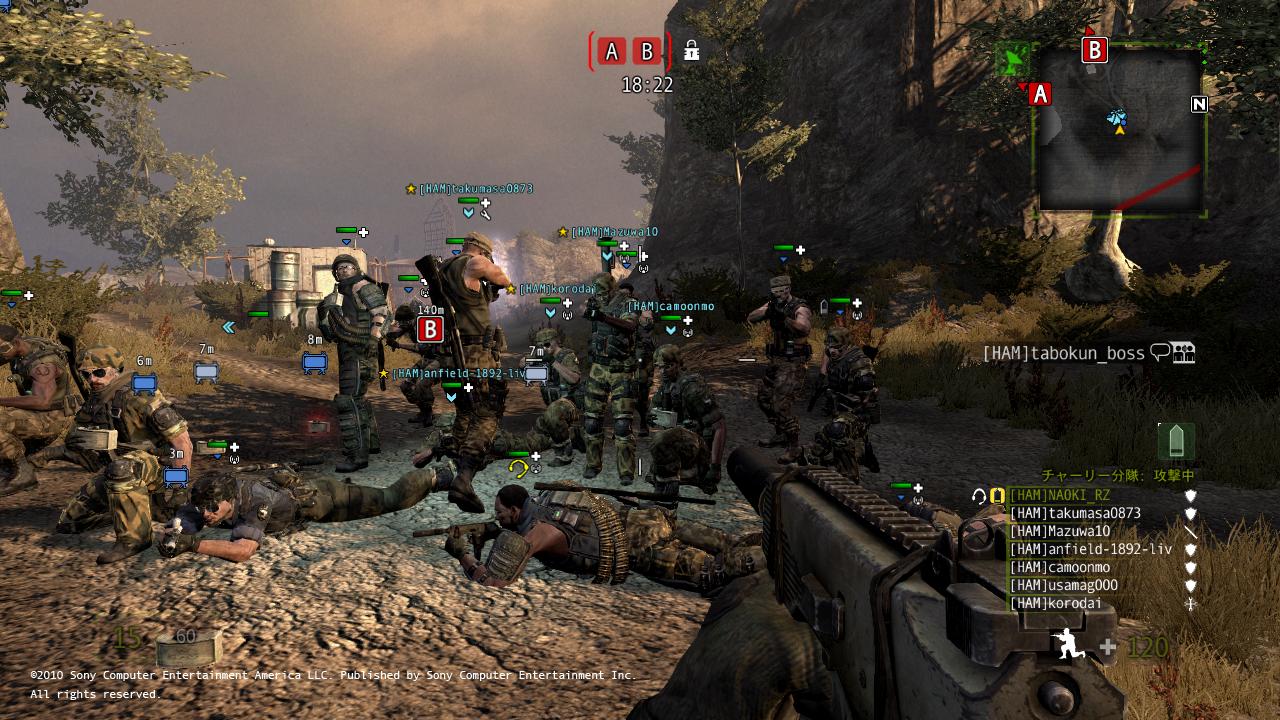Pick [HAM]anfield-1892-liv in the squad list
This screenshot has height=720, width=1280.
pyautogui.click(x=1090, y=549)
